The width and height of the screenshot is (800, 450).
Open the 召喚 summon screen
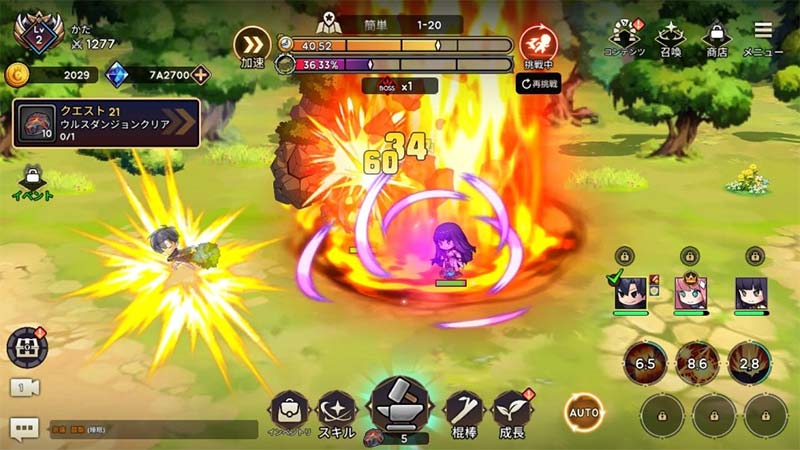click(669, 38)
